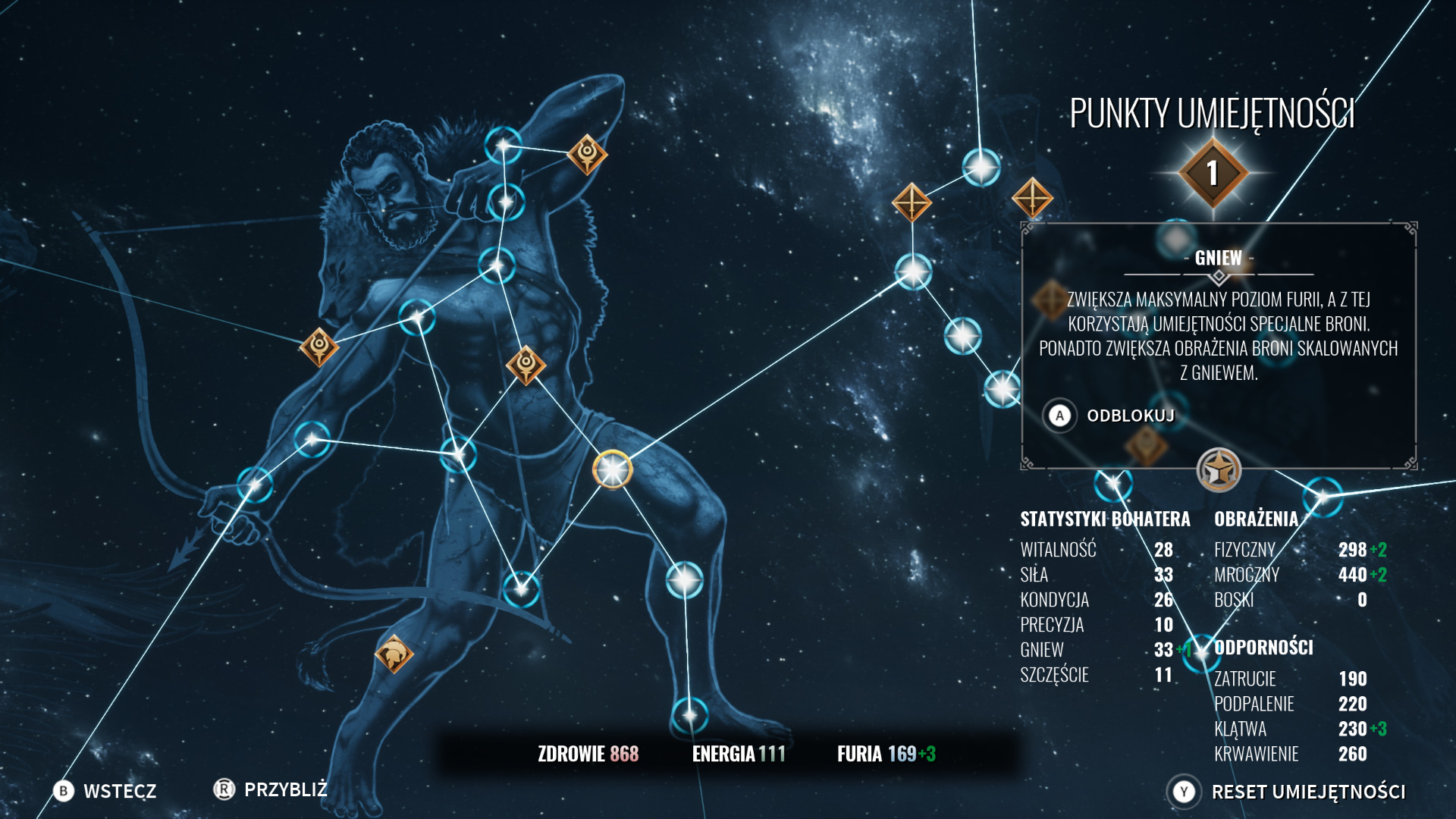Image resolution: width=1456 pixels, height=819 pixels.
Task: Zoom in with the Przybliż option
Action: 270,789
